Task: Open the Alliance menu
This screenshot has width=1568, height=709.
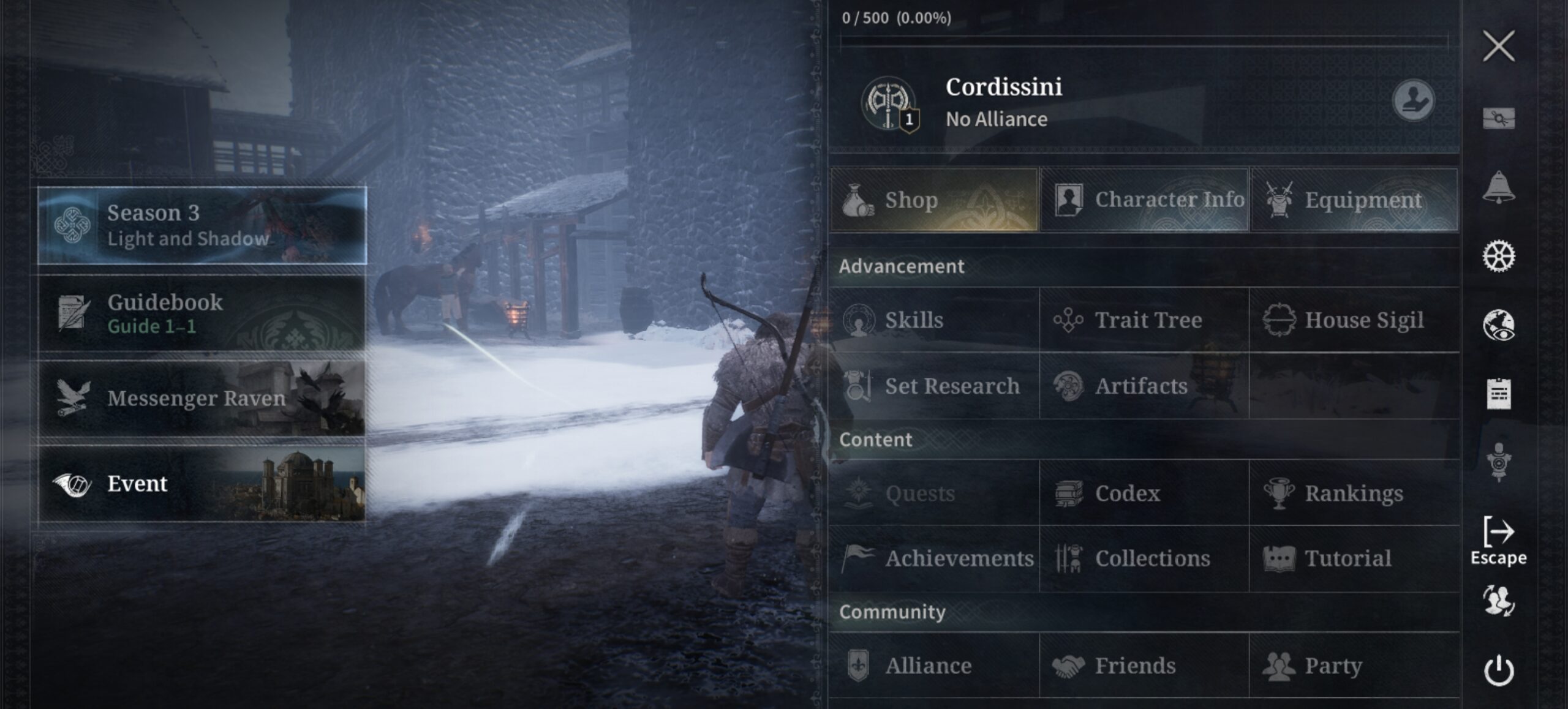Action: point(934,666)
